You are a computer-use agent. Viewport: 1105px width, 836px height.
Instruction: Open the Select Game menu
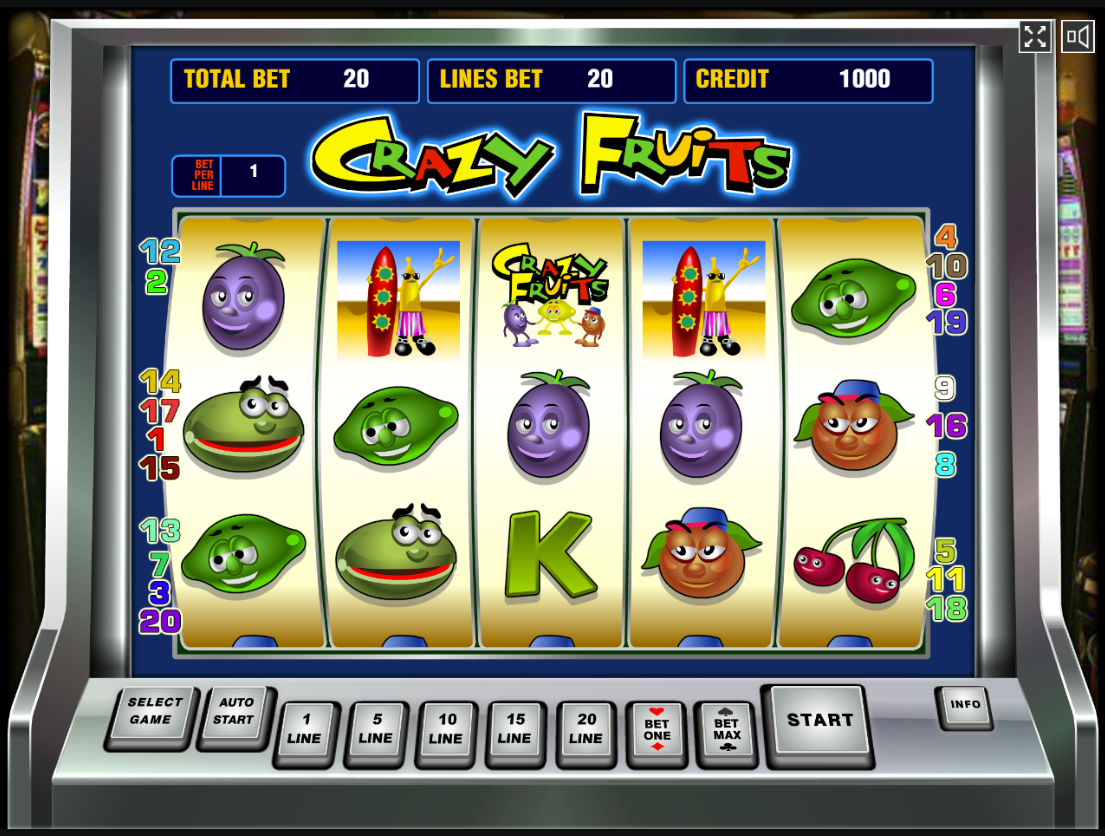click(155, 712)
